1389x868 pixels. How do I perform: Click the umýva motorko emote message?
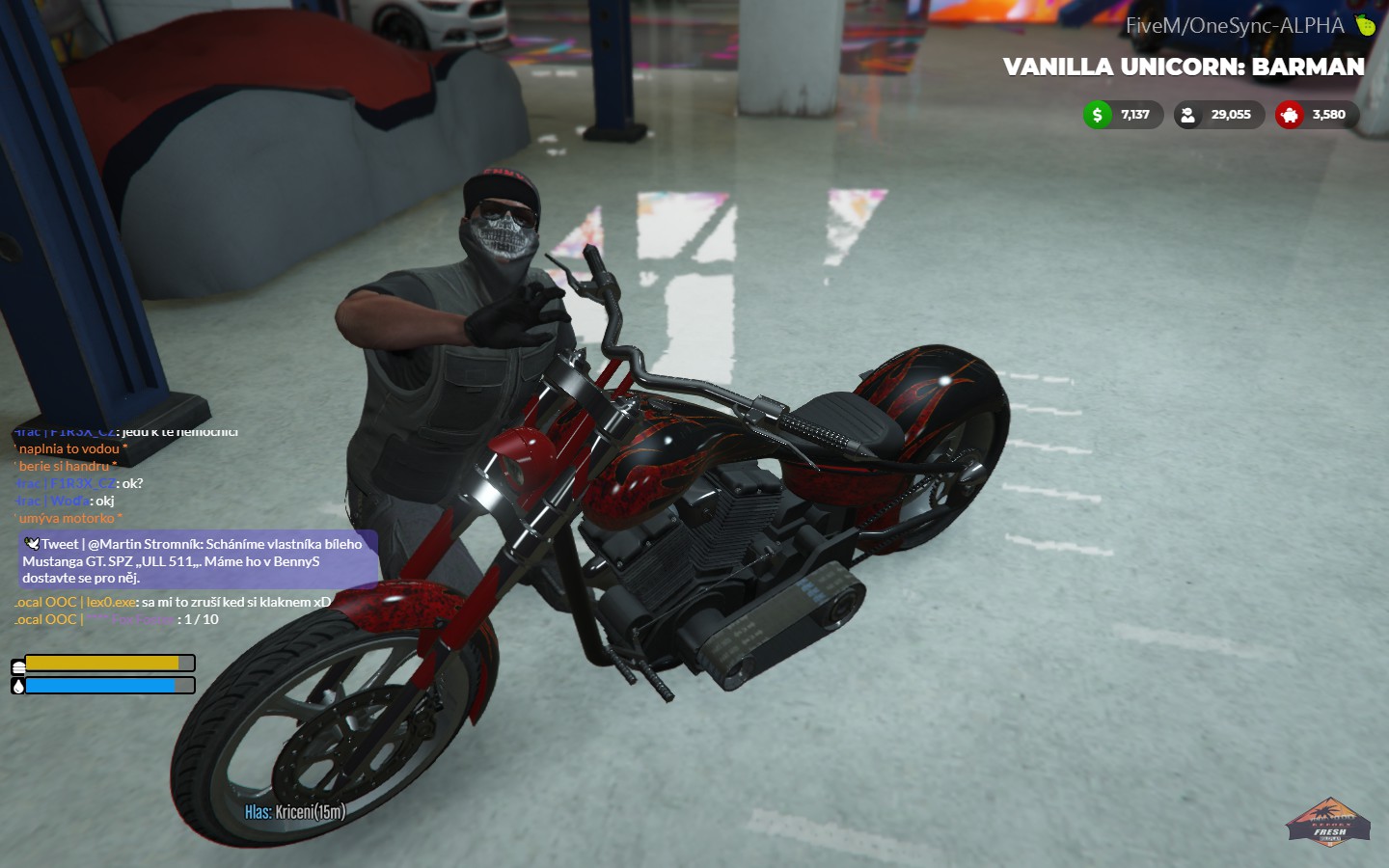point(68,518)
